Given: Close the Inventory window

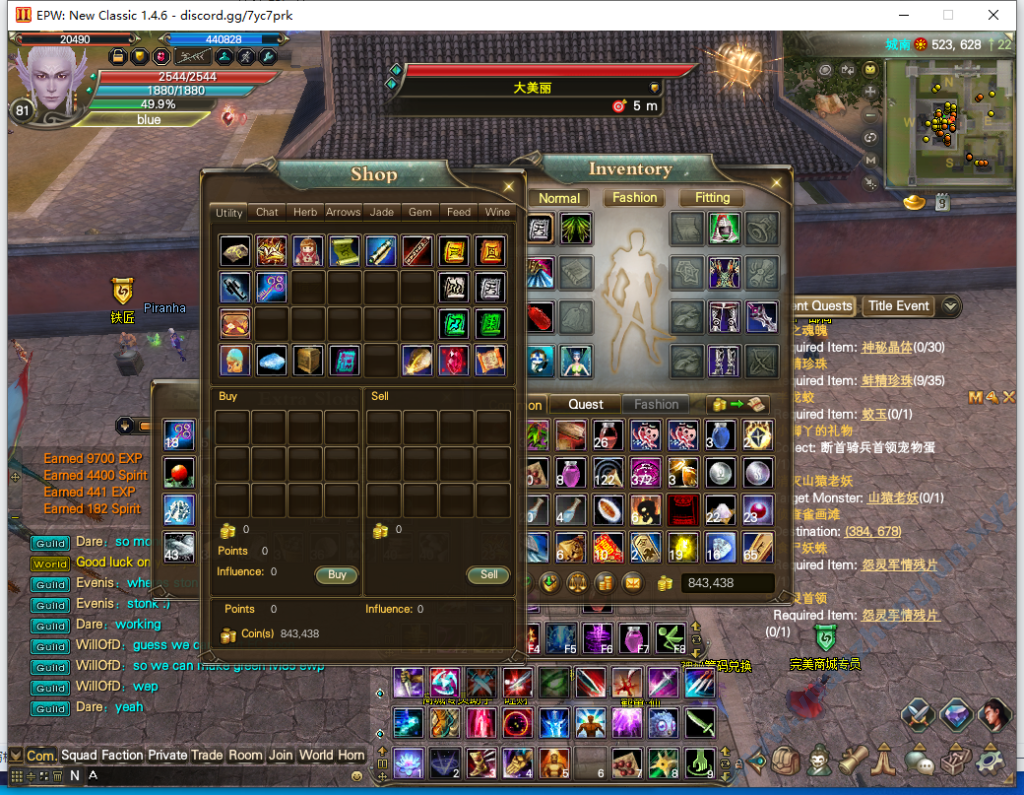Looking at the screenshot, I should tap(776, 181).
